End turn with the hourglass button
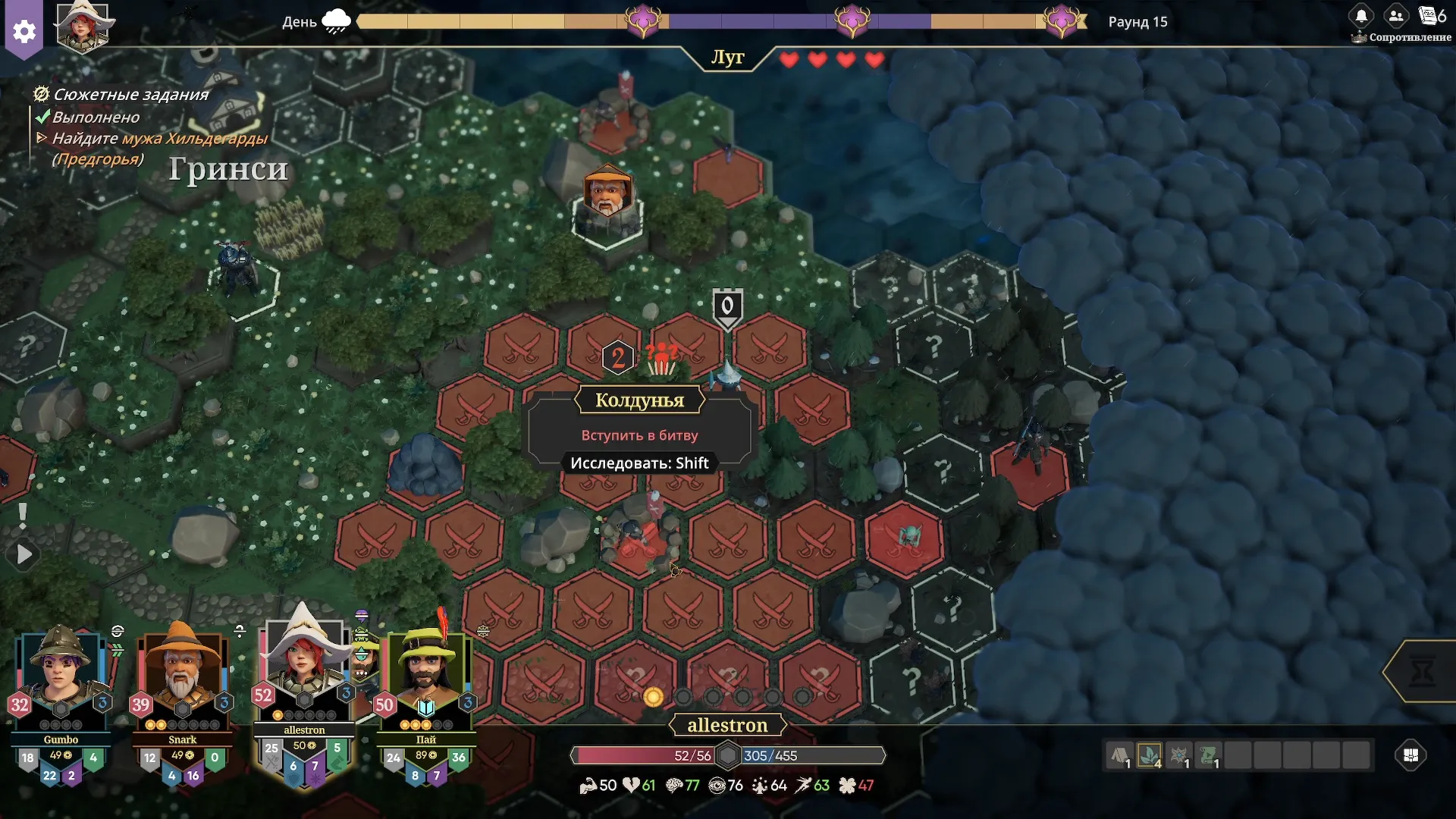Viewport: 1456px width, 819px height. [x=1422, y=672]
